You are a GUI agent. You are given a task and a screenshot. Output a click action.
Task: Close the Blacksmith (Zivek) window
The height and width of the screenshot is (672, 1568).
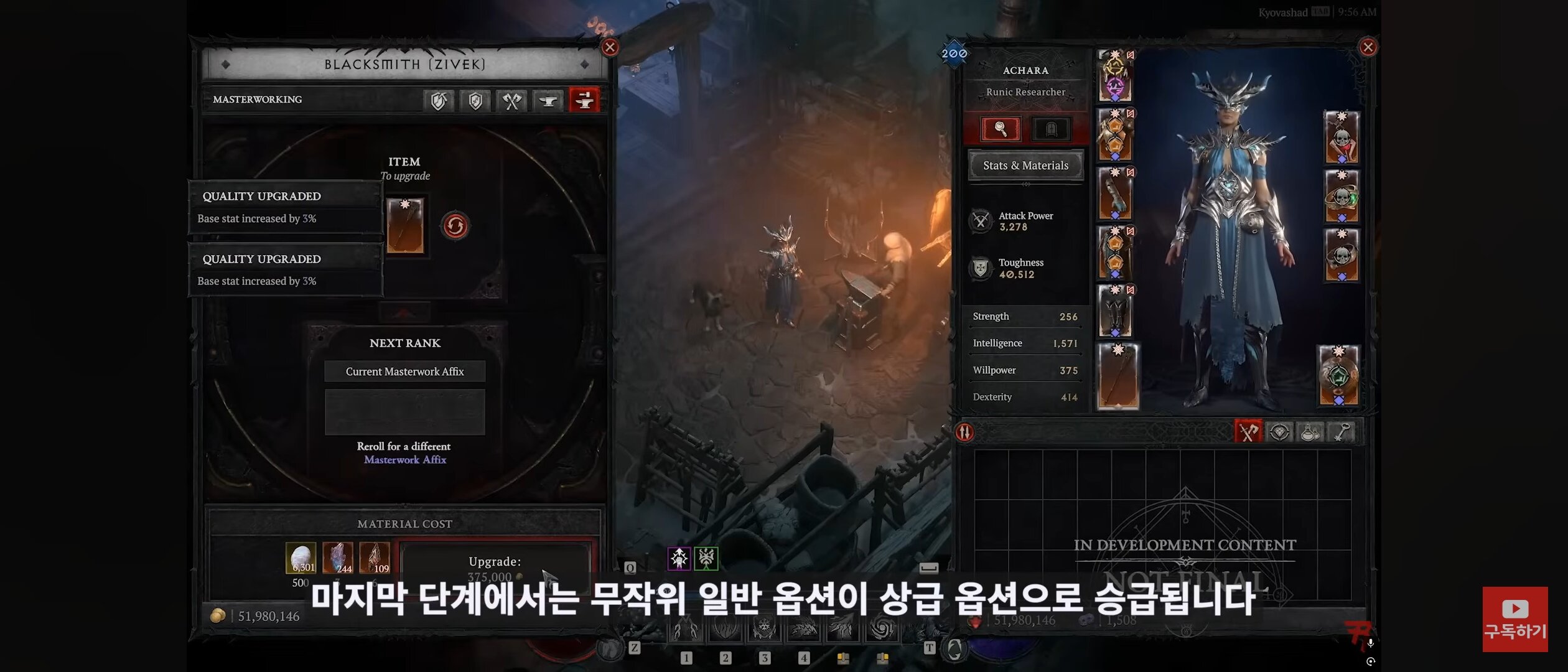(610, 47)
